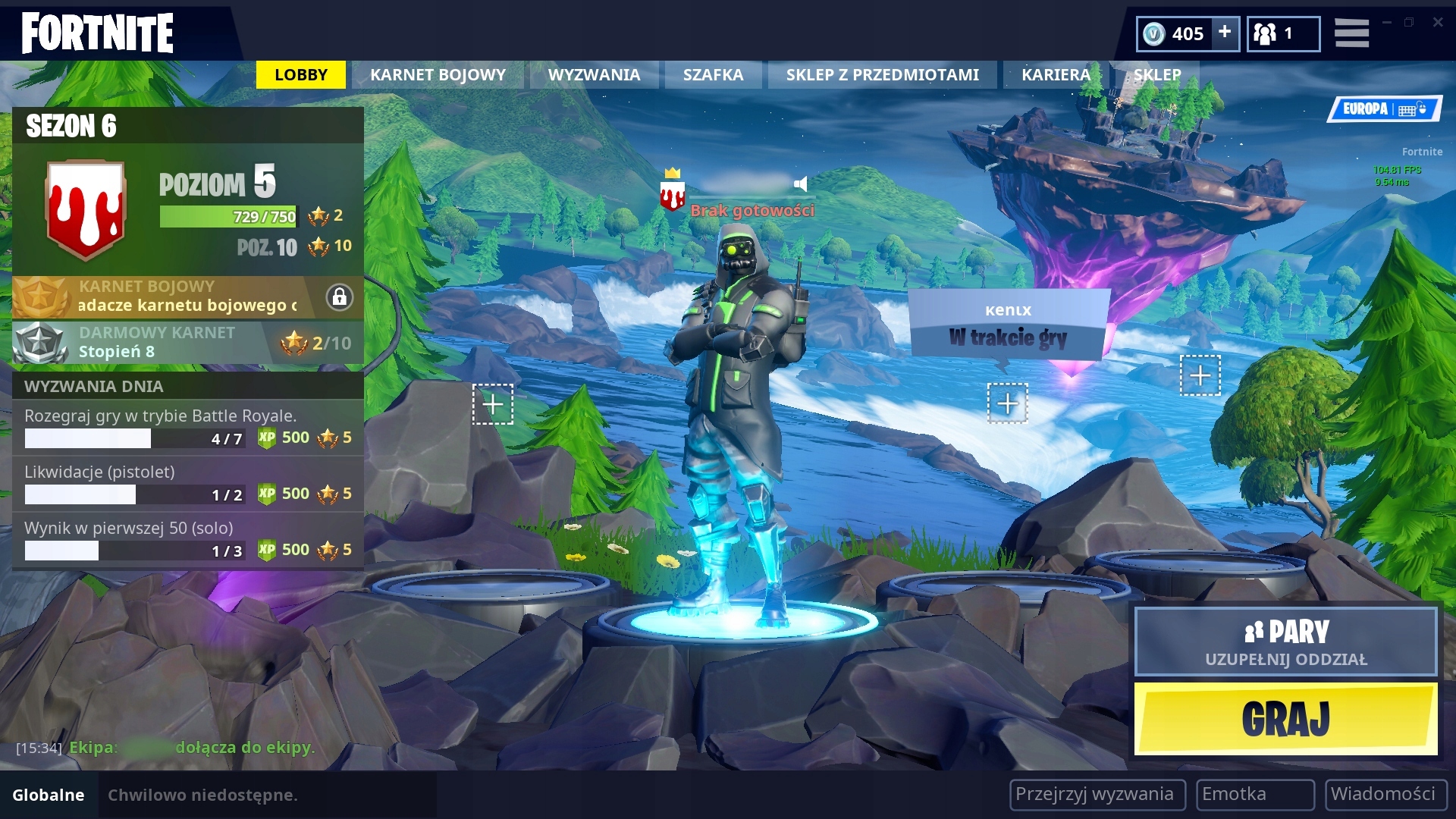Mute kenlx by clicking the speaker icon
This screenshot has width=1456, height=819.
click(800, 182)
